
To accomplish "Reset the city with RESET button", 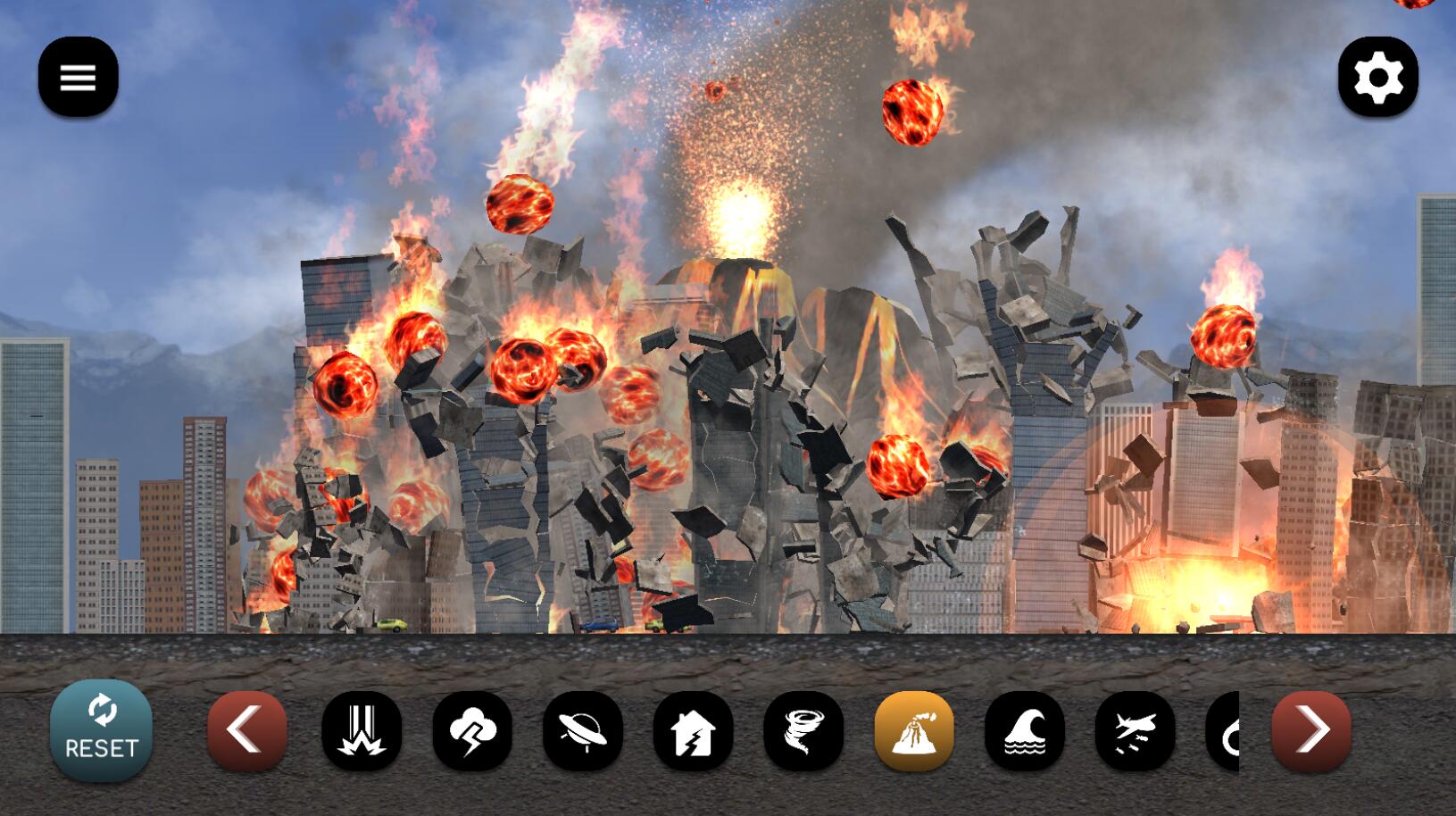I will 101,730.
